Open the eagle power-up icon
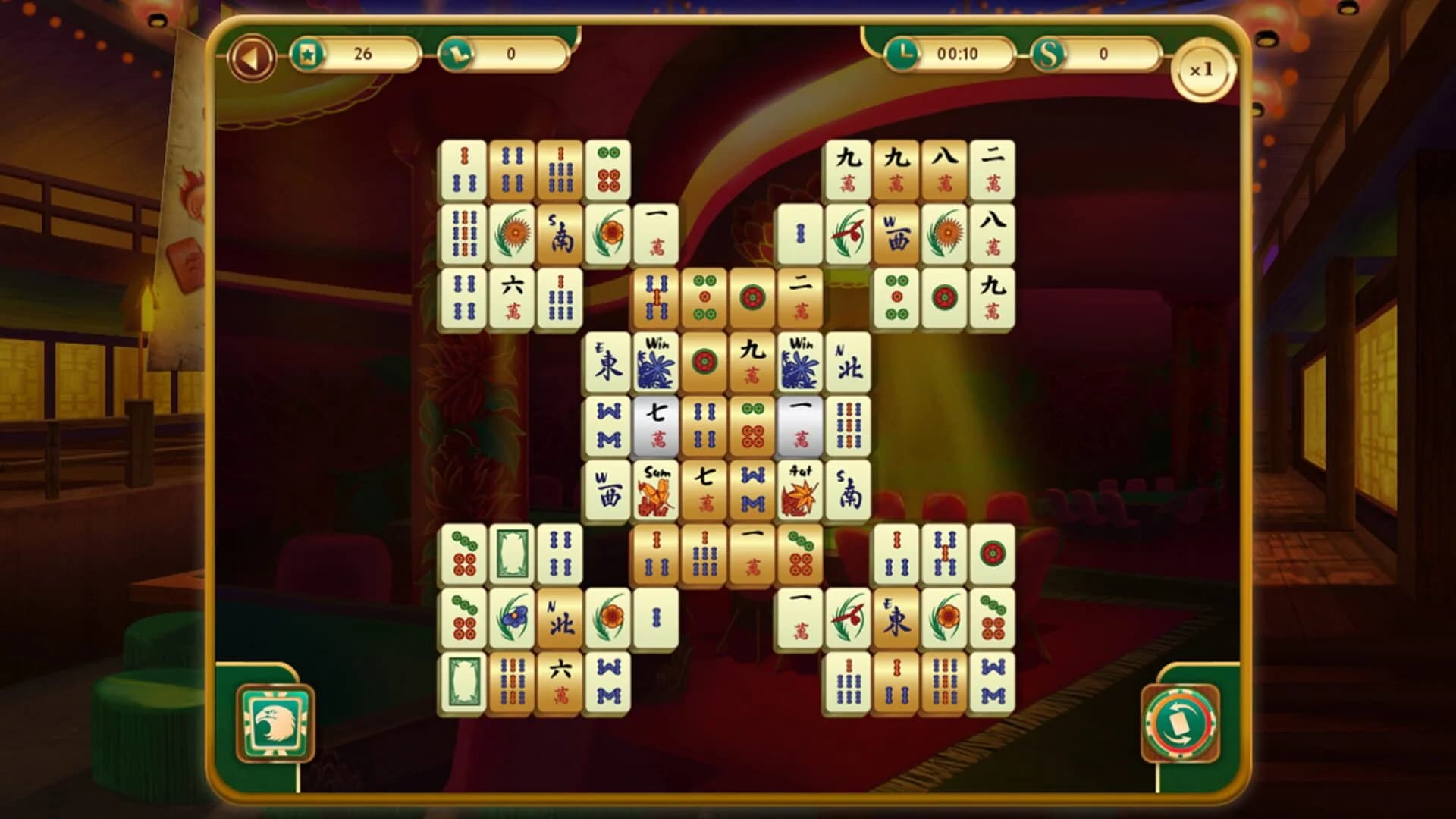1456x819 pixels. tap(277, 720)
